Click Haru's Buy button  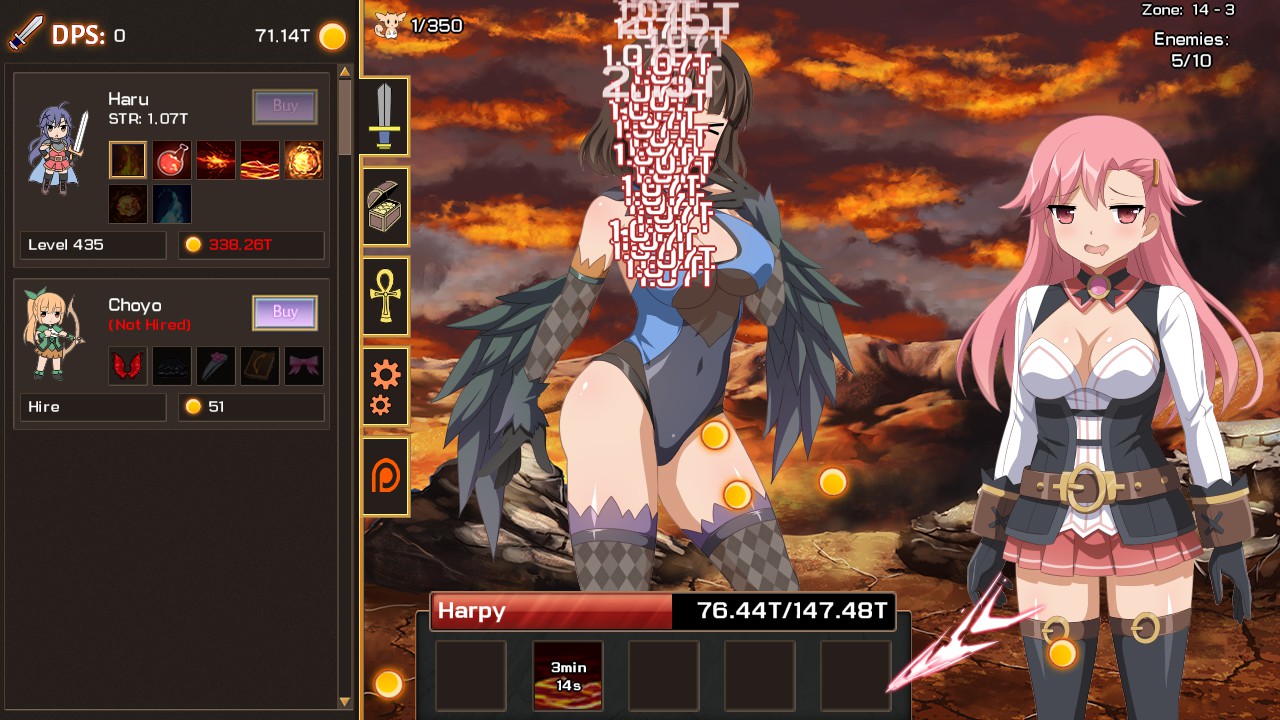click(x=285, y=106)
